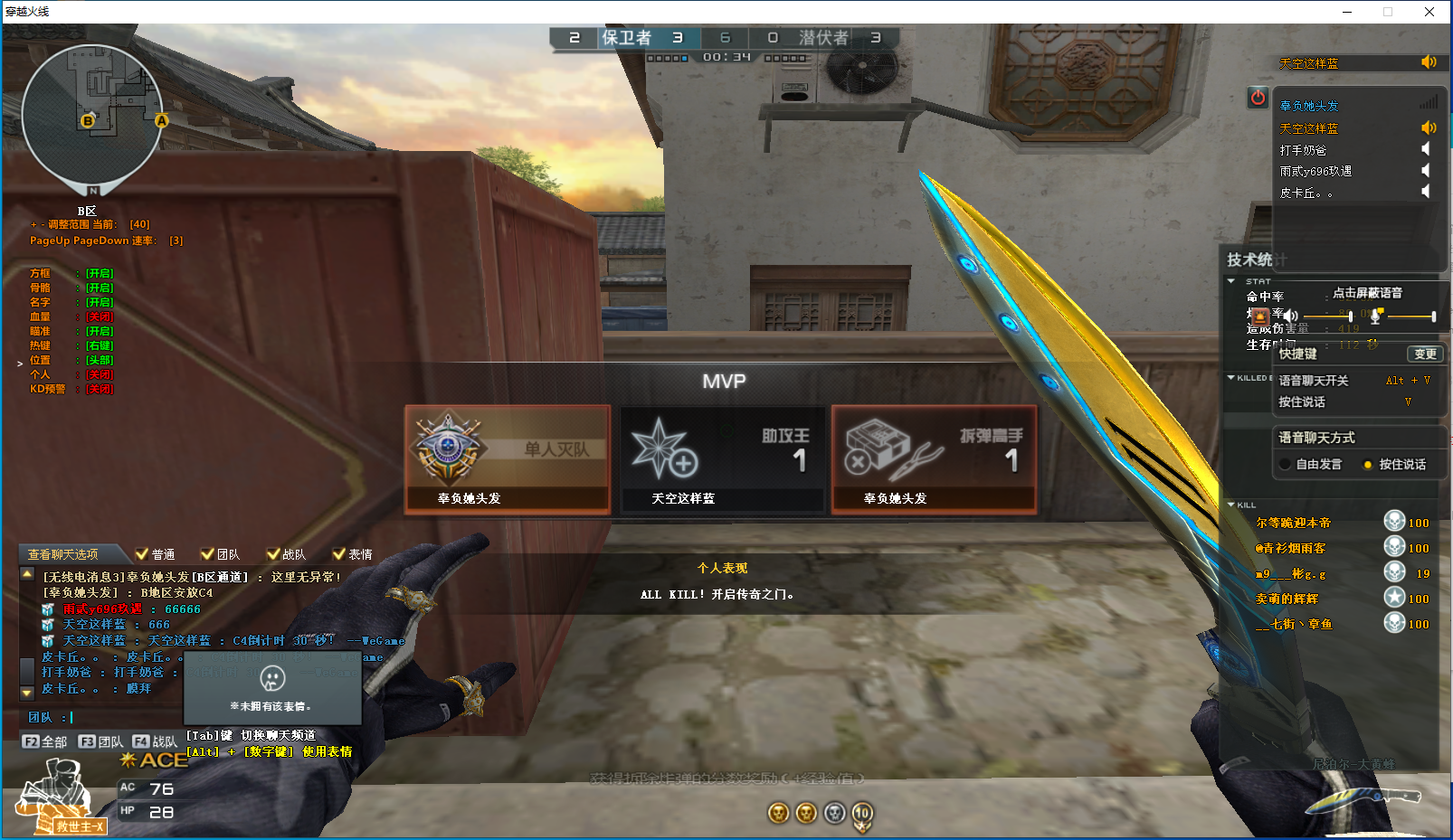1453x840 pixels.
Task: Adjust the speaker volume slider handle
Action: [1350, 316]
